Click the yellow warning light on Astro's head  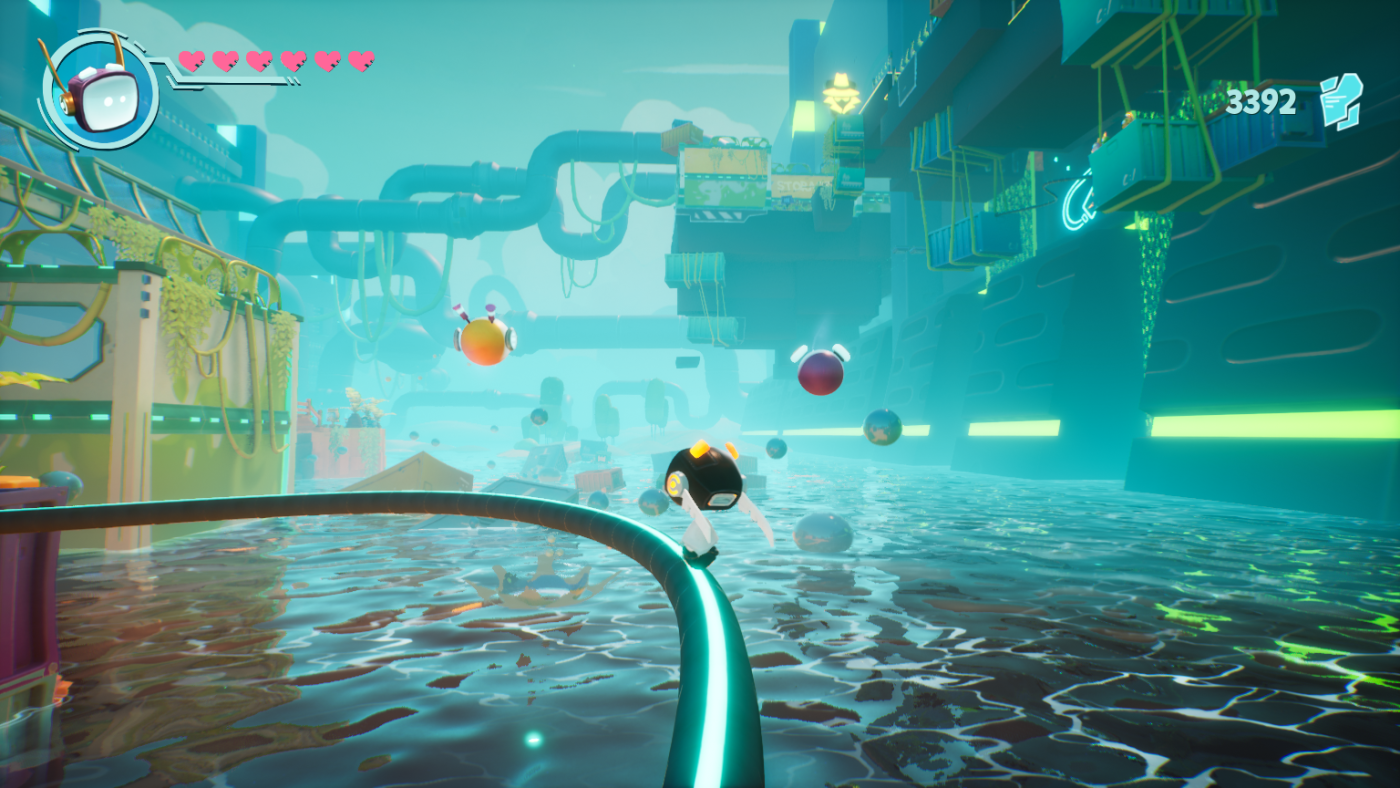[x=698, y=448]
